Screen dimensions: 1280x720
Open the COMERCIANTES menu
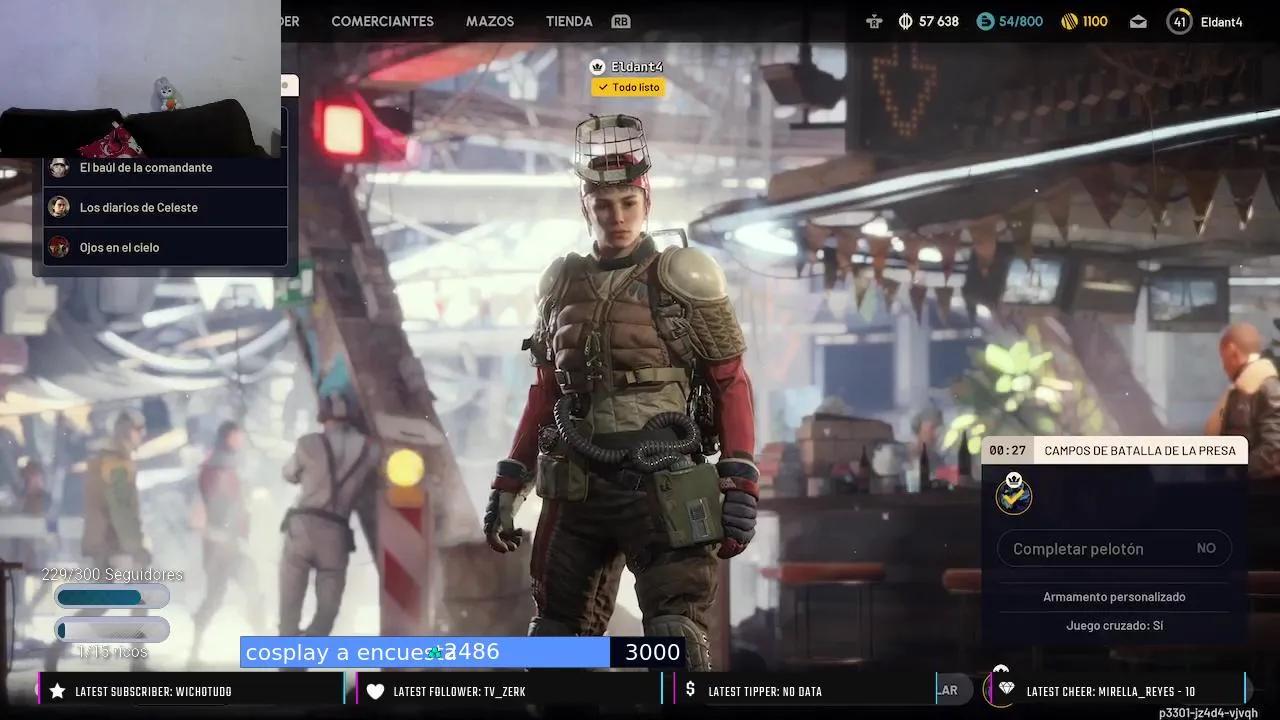(385, 20)
